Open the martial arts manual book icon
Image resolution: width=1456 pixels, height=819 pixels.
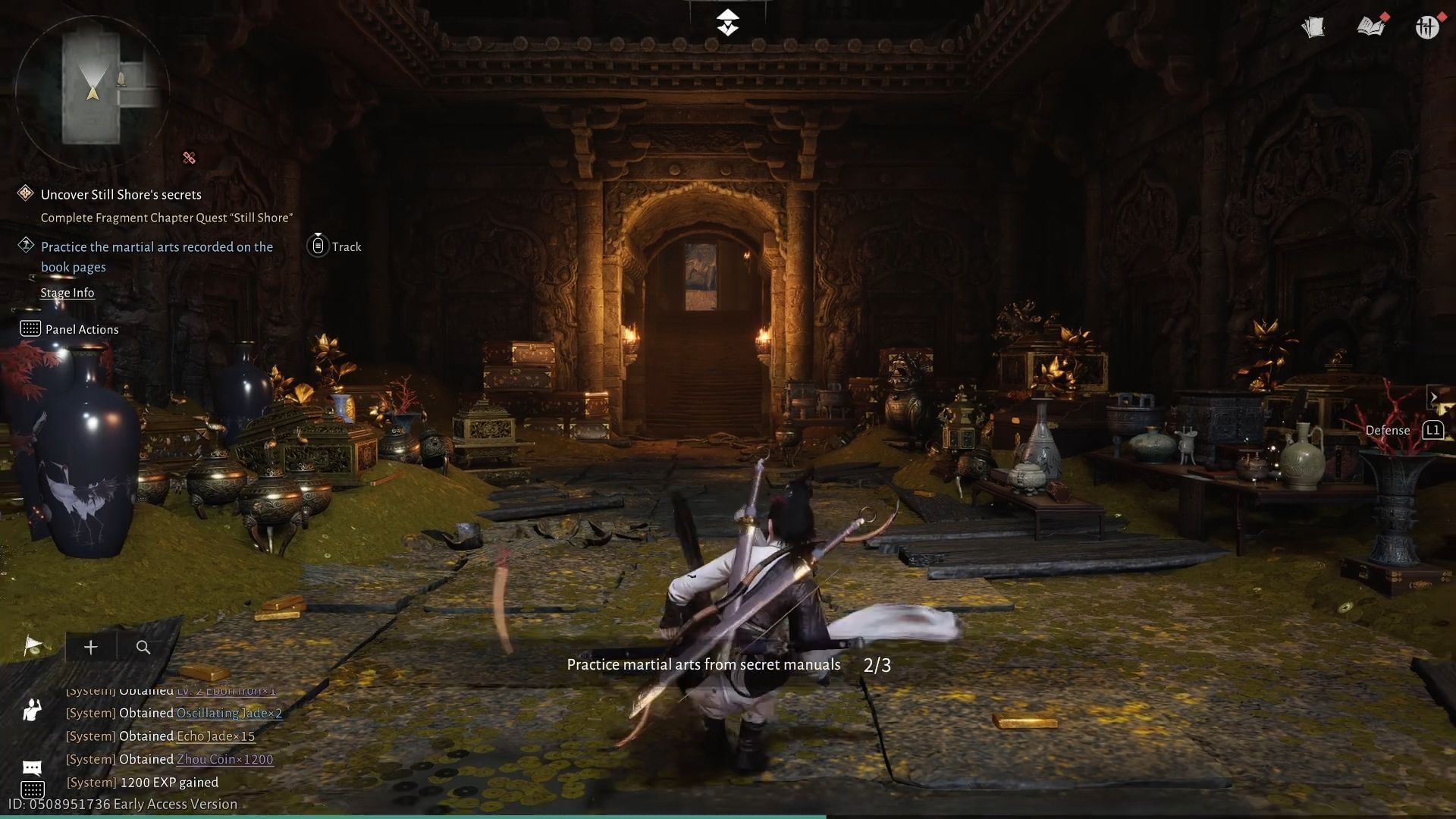point(1371,27)
